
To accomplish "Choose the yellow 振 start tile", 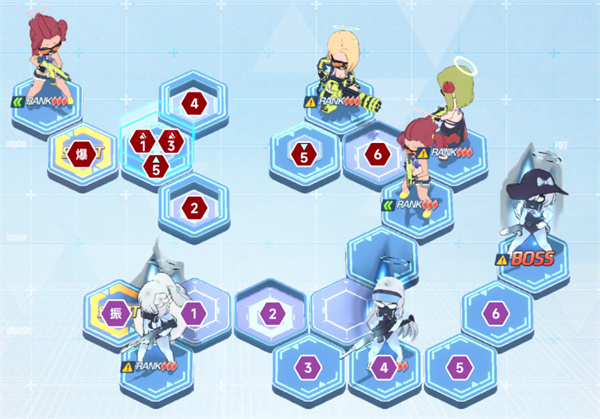I will [118, 313].
